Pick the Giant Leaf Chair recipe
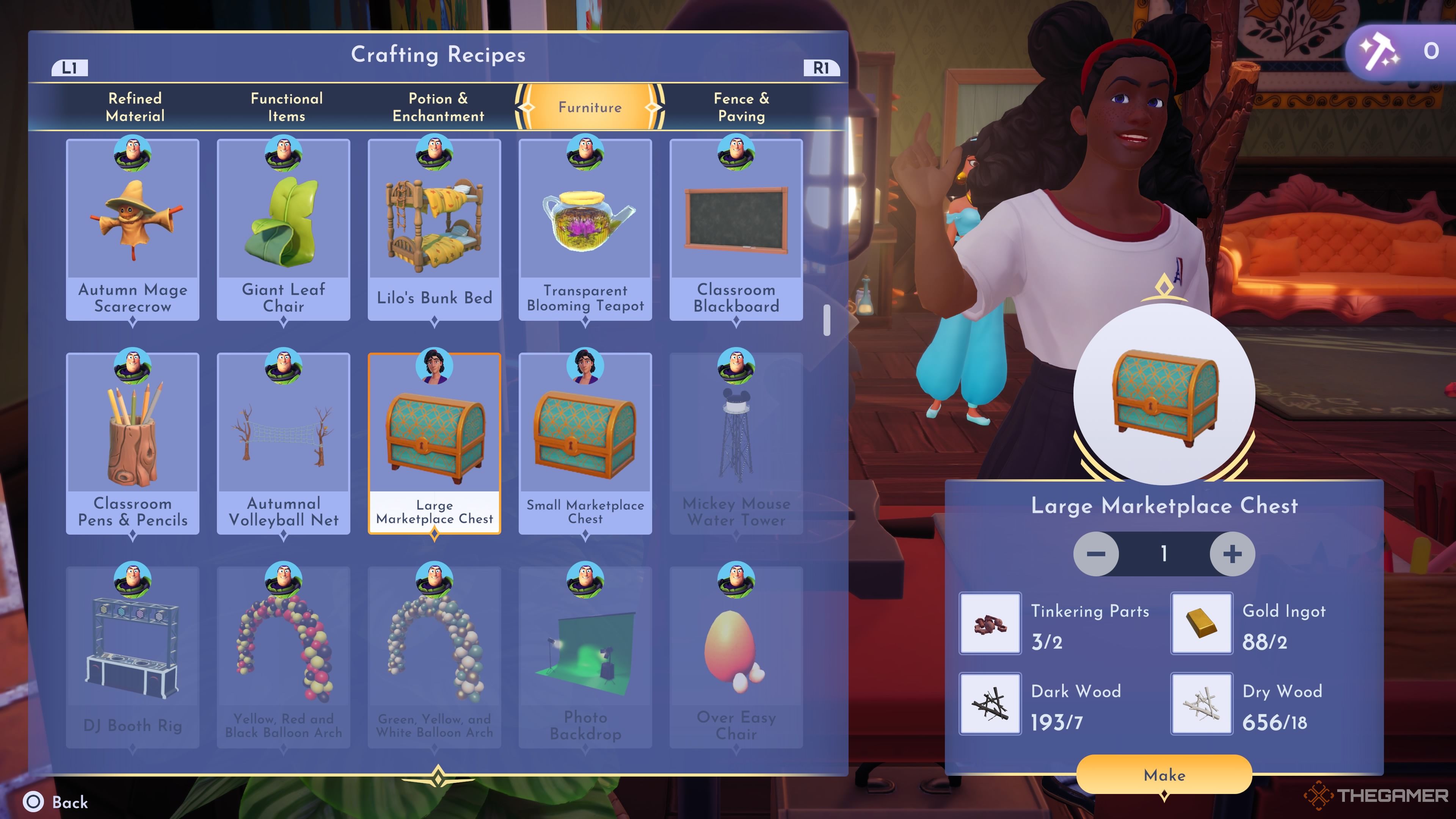This screenshot has height=819, width=1456. (x=283, y=229)
